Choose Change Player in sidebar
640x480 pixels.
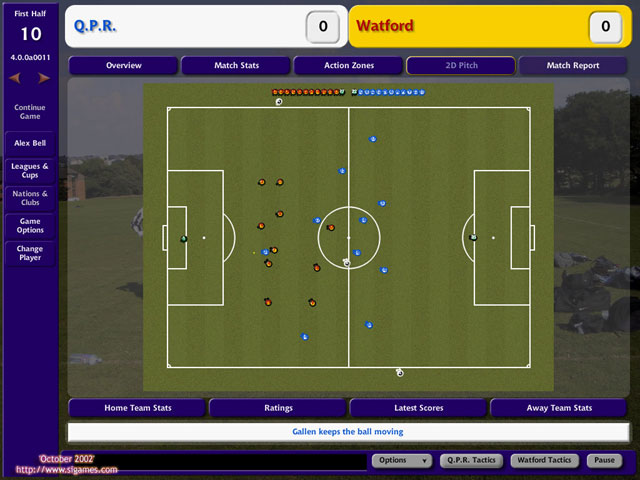tap(30, 253)
